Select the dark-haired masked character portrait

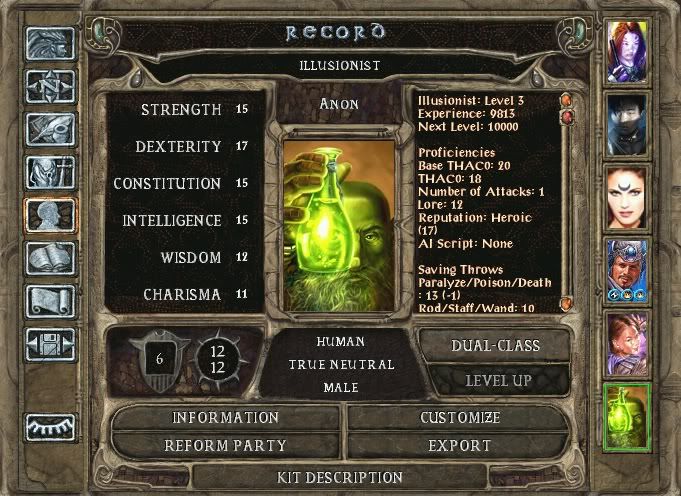click(629, 123)
